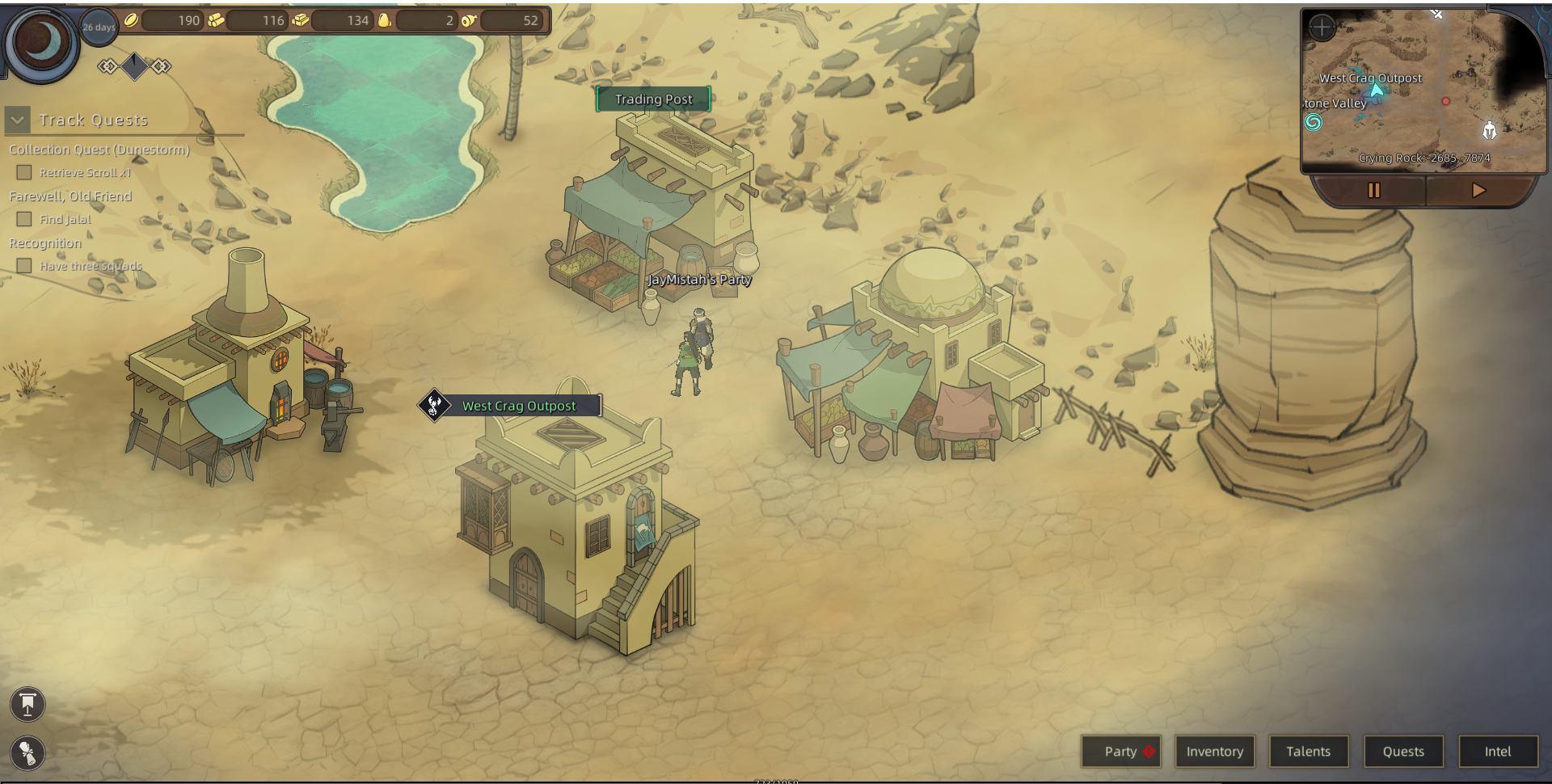Open the West Crag Outpost label
Screen dimensions: 1552x784
tap(519, 406)
